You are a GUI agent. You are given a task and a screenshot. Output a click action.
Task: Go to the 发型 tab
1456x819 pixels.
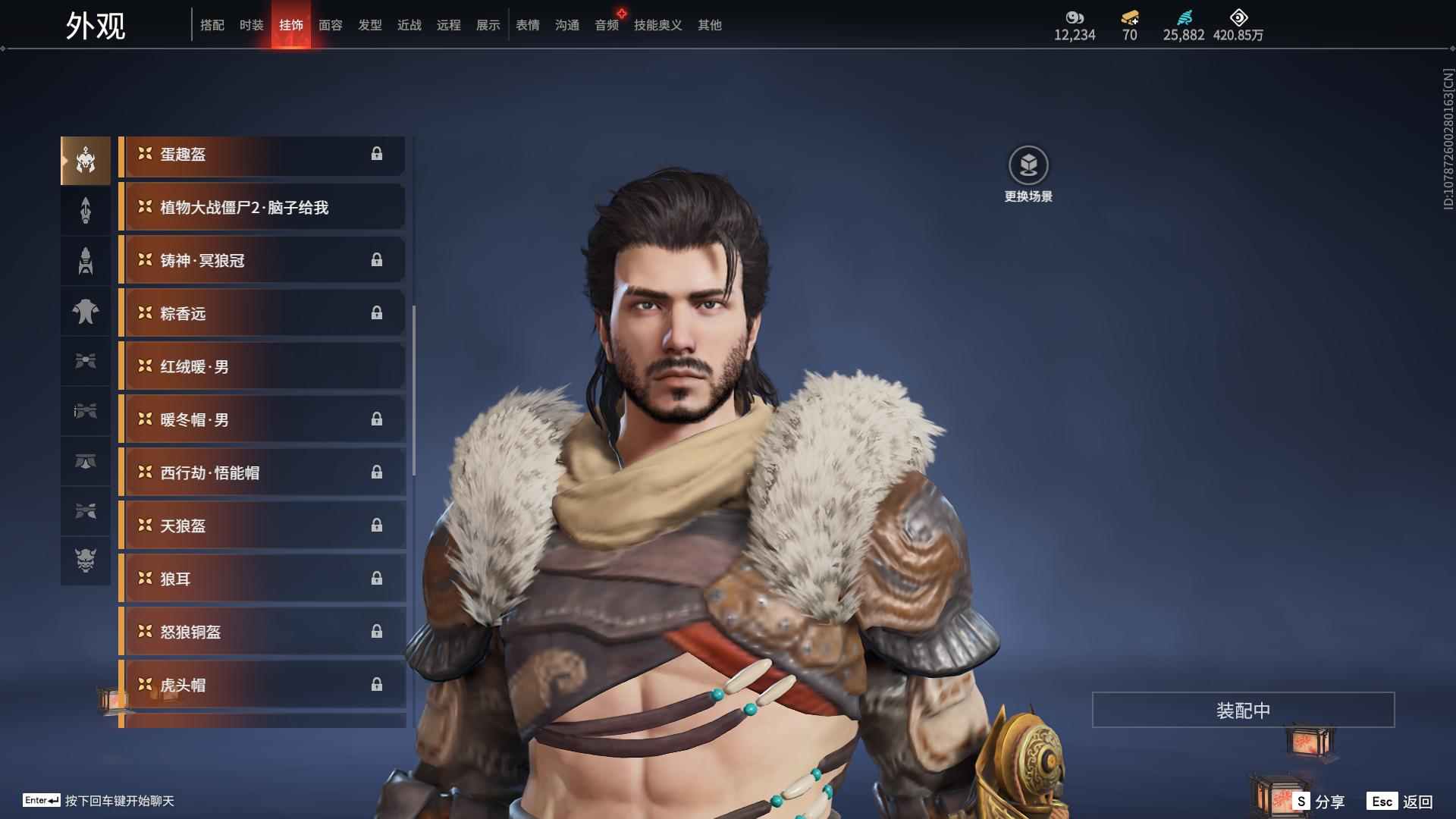coord(369,25)
